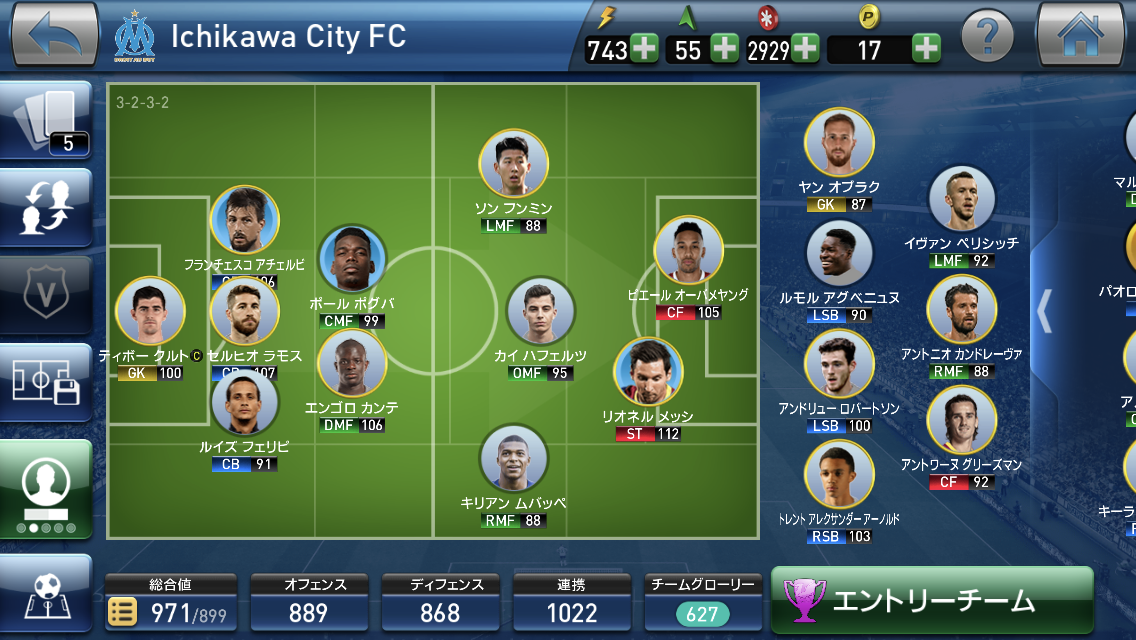Image resolution: width=1136 pixels, height=640 pixels.
Task: Select substitute ヤン オブラク
Action: coord(839,143)
